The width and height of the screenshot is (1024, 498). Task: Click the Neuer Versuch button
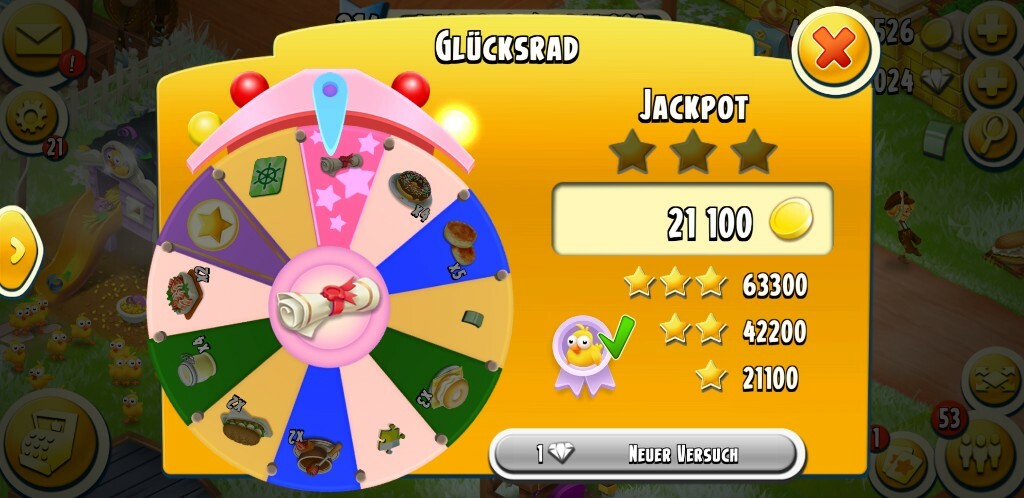coord(647,454)
